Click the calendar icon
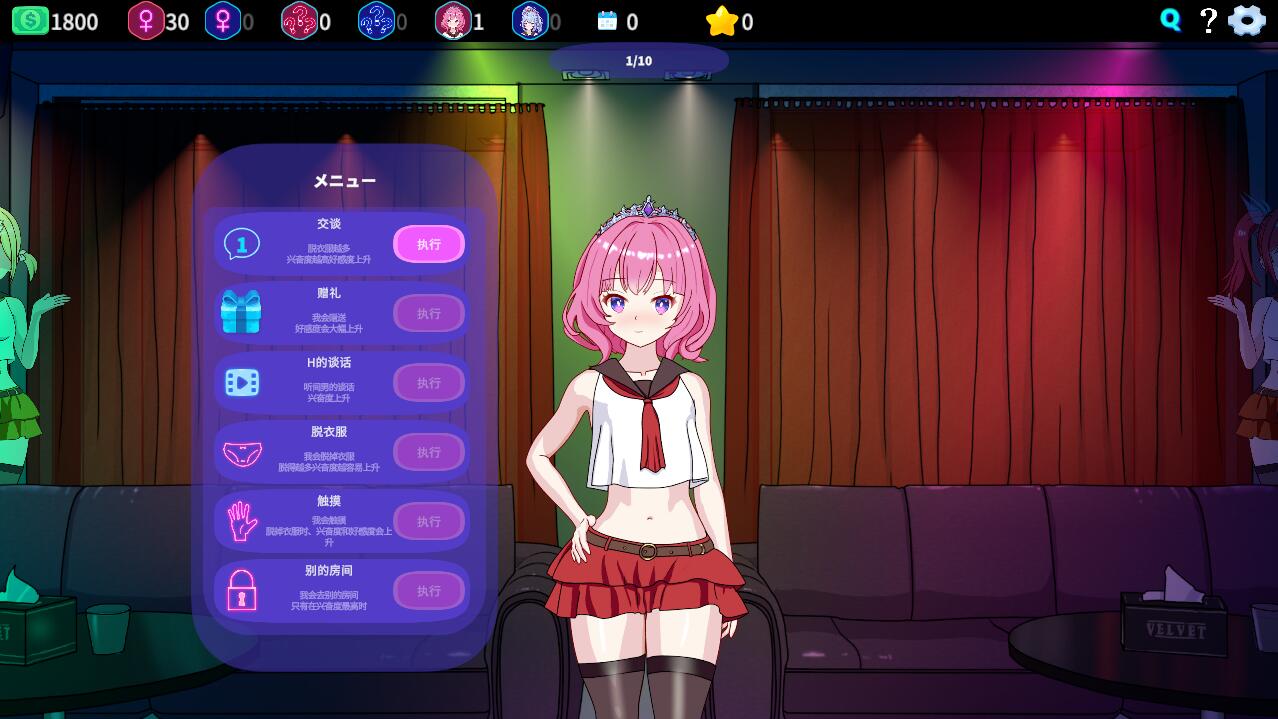 (x=607, y=21)
